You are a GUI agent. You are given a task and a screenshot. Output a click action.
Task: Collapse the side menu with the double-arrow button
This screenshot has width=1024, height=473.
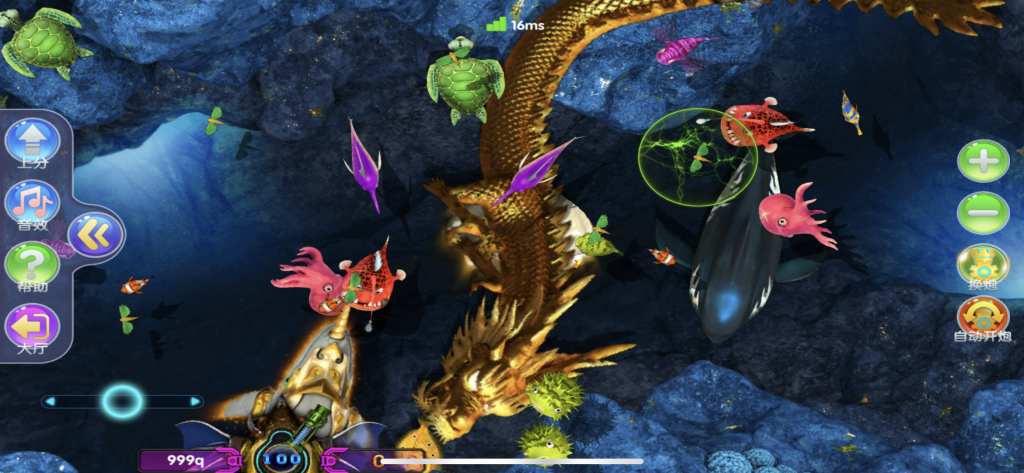tap(96, 235)
